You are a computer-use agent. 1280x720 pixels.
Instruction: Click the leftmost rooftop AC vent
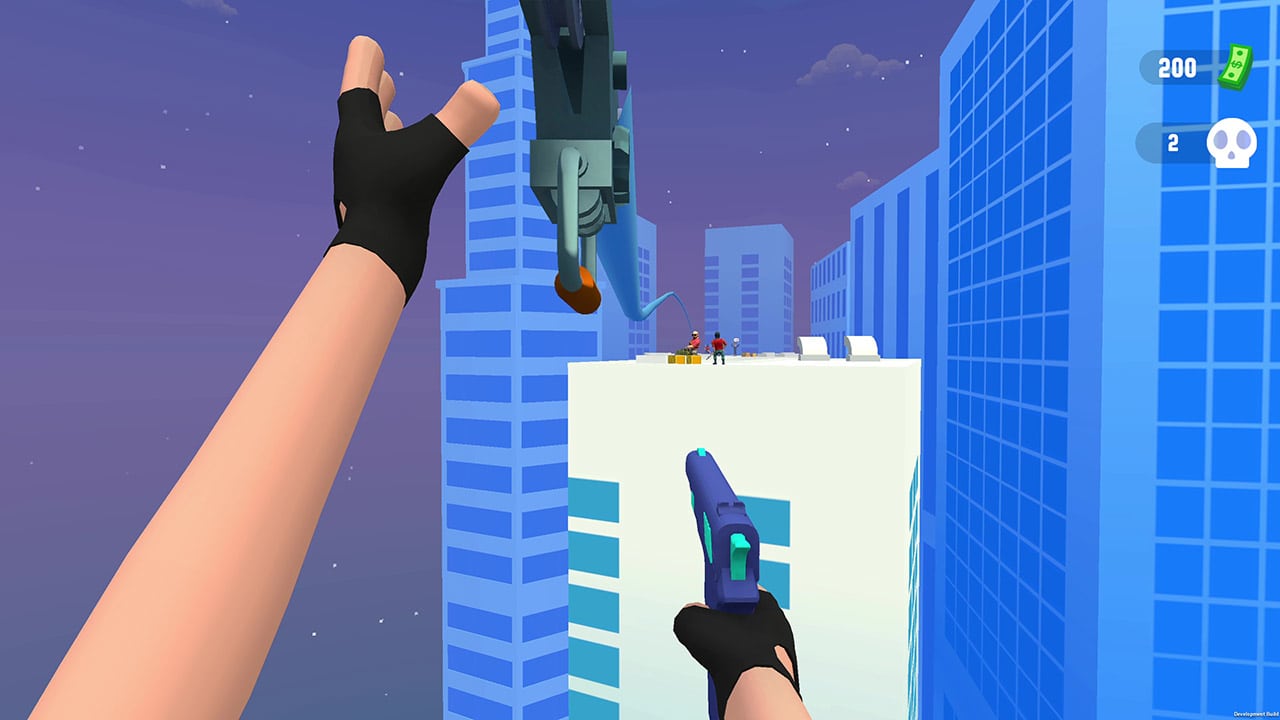tap(812, 346)
